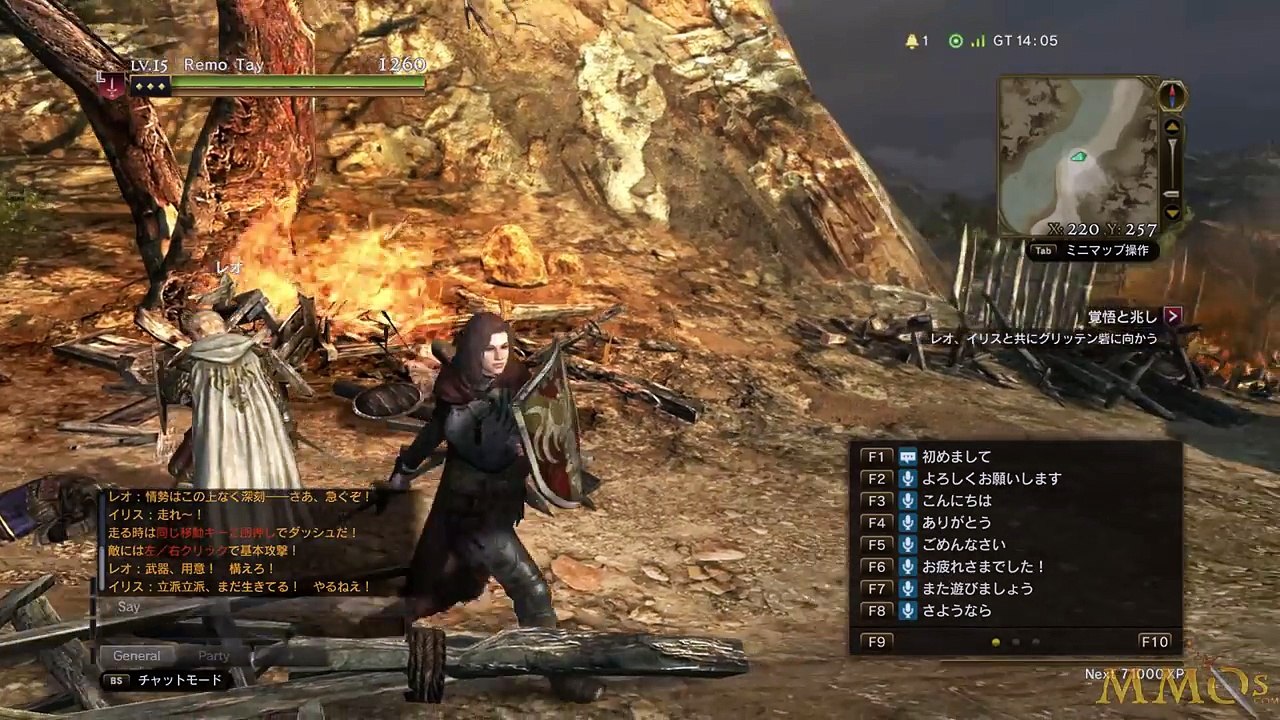Switch to the Party chat tab
The height and width of the screenshot is (720, 1280).
[214, 656]
